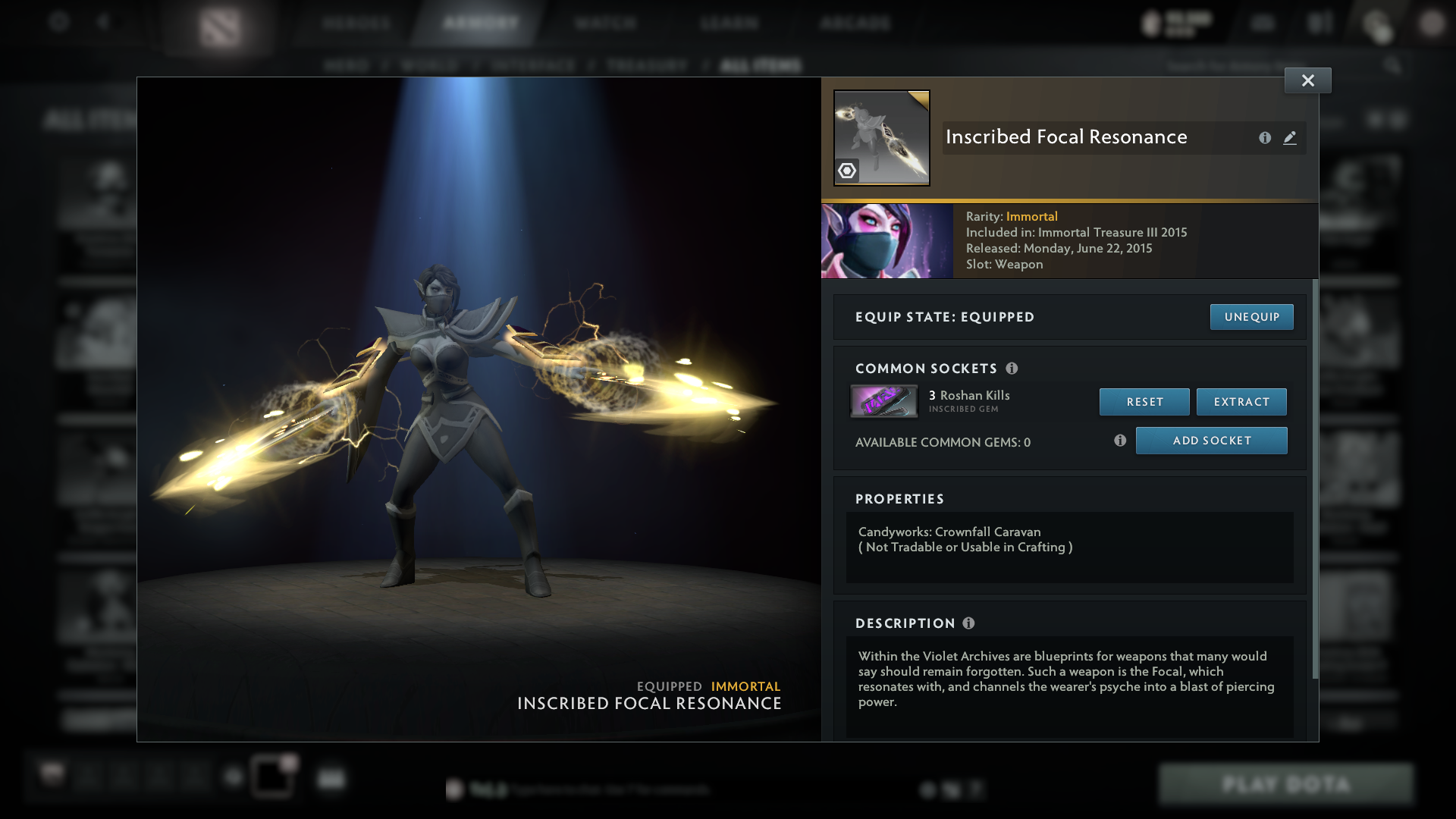
Task: Click the profile avatar icon top right
Action: (x=1432, y=24)
